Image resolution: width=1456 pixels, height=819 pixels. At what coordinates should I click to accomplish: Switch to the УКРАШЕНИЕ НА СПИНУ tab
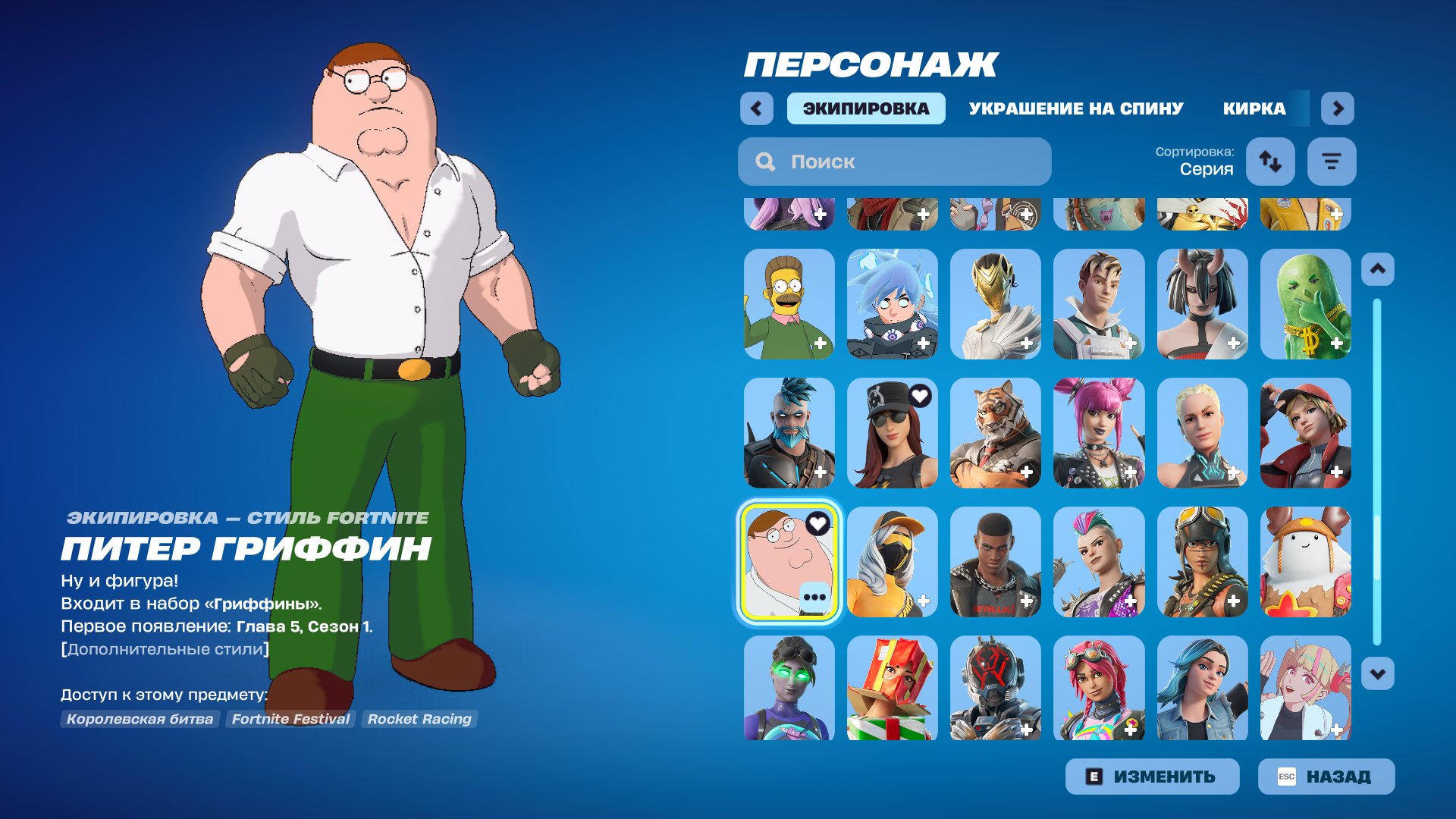click(1075, 108)
